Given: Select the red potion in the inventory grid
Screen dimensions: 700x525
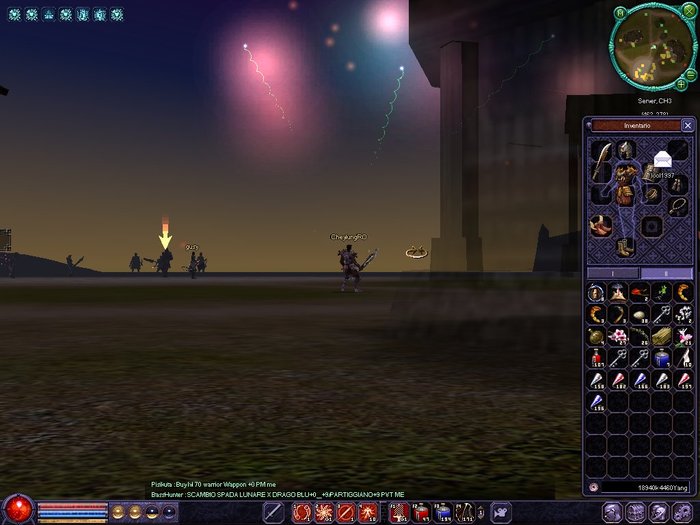Looking at the screenshot, I should click(596, 358).
